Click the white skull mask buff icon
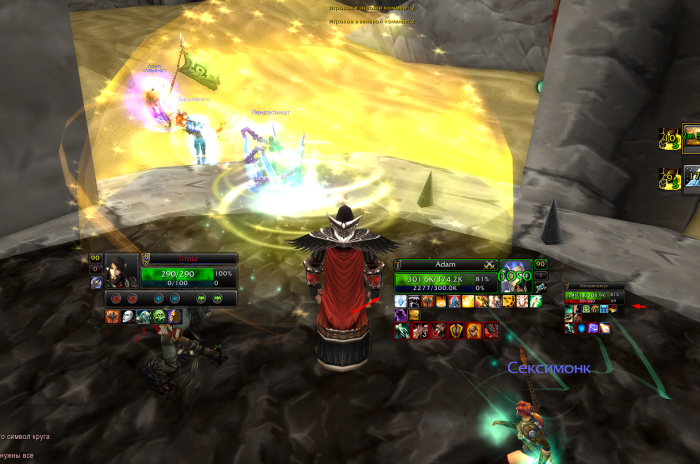700x464 pixels. point(127,316)
